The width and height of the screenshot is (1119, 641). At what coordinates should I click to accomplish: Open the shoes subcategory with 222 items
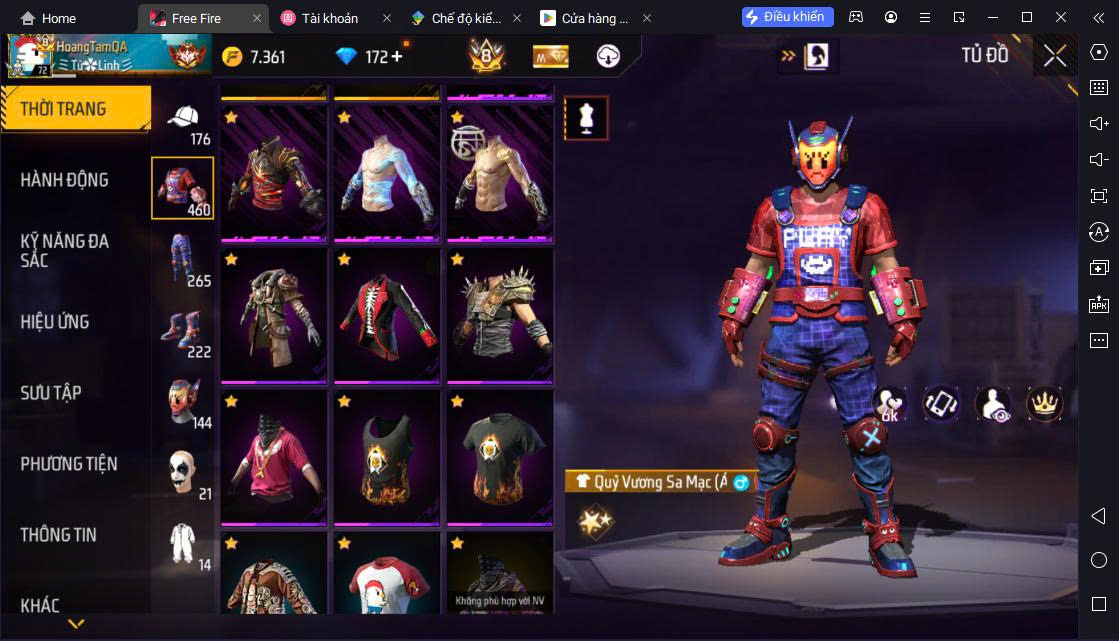(x=182, y=331)
